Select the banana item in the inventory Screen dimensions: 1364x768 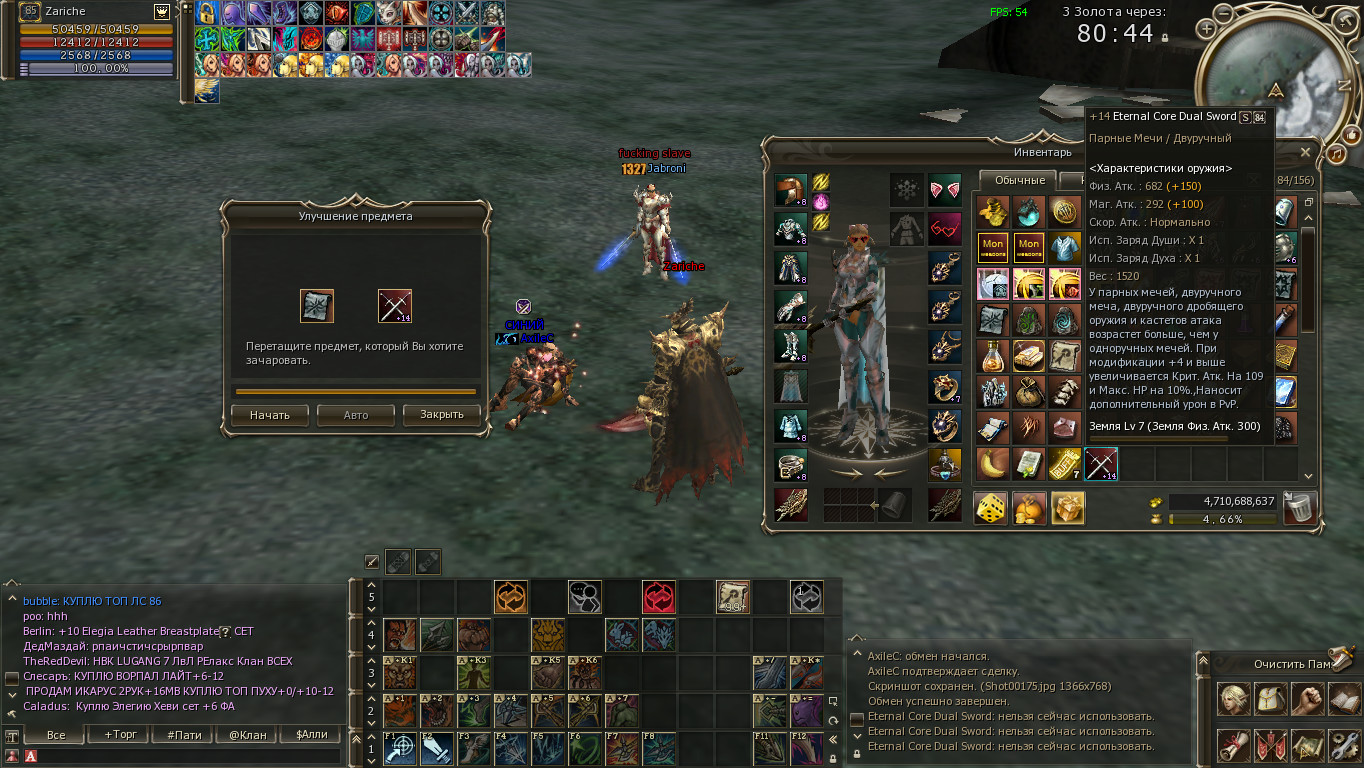993,464
